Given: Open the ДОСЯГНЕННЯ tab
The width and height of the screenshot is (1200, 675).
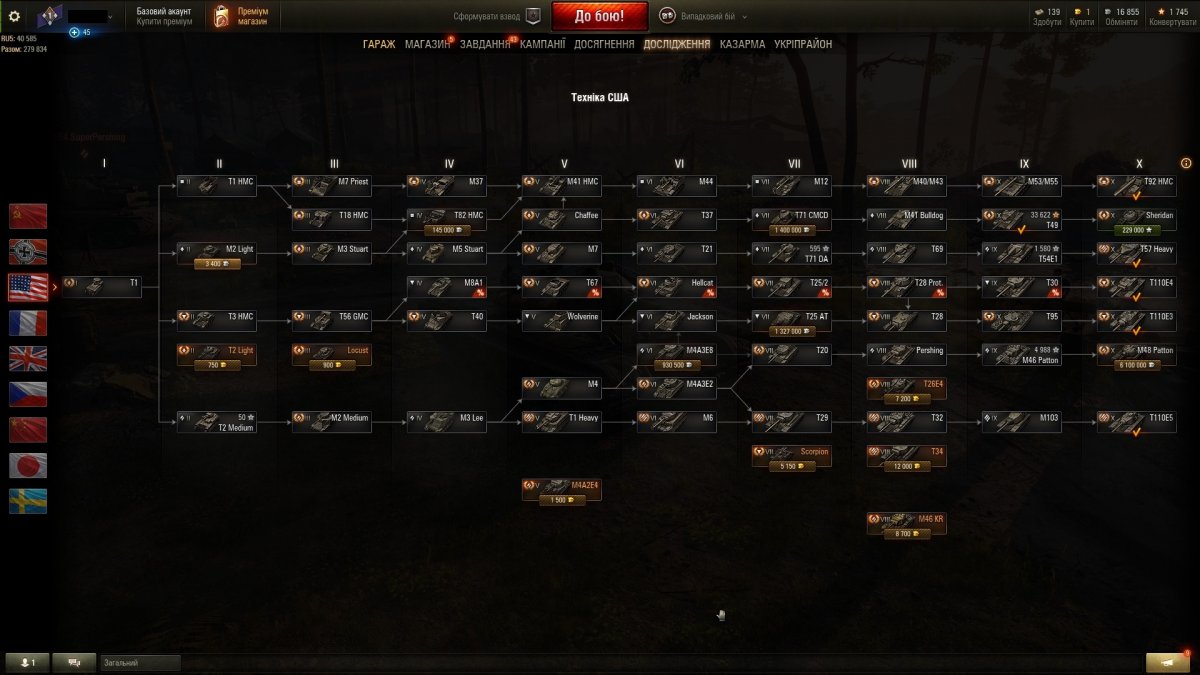Looking at the screenshot, I should pyautogui.click(x=604, y=44).
